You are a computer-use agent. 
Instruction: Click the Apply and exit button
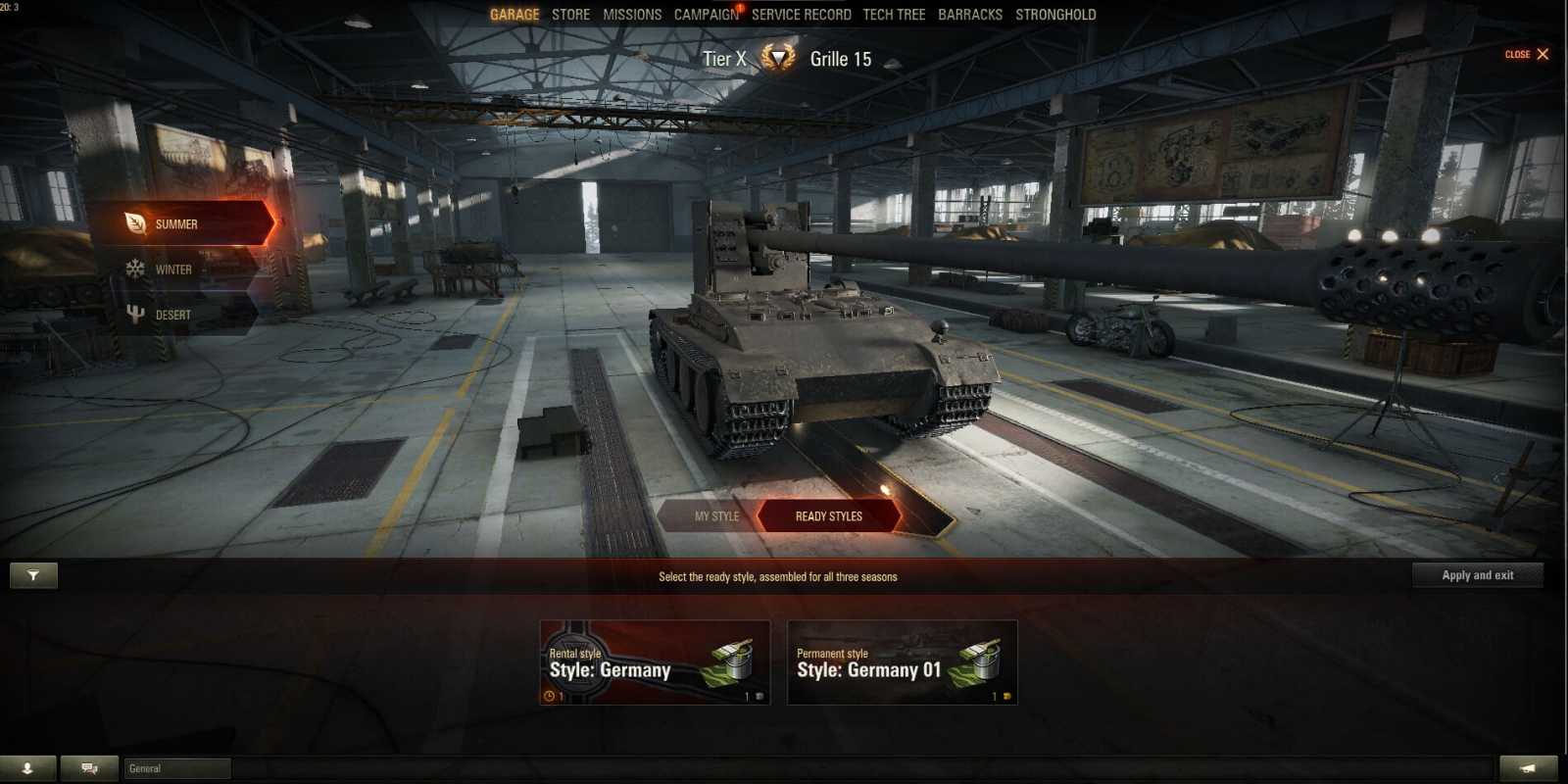point(1478,575)
